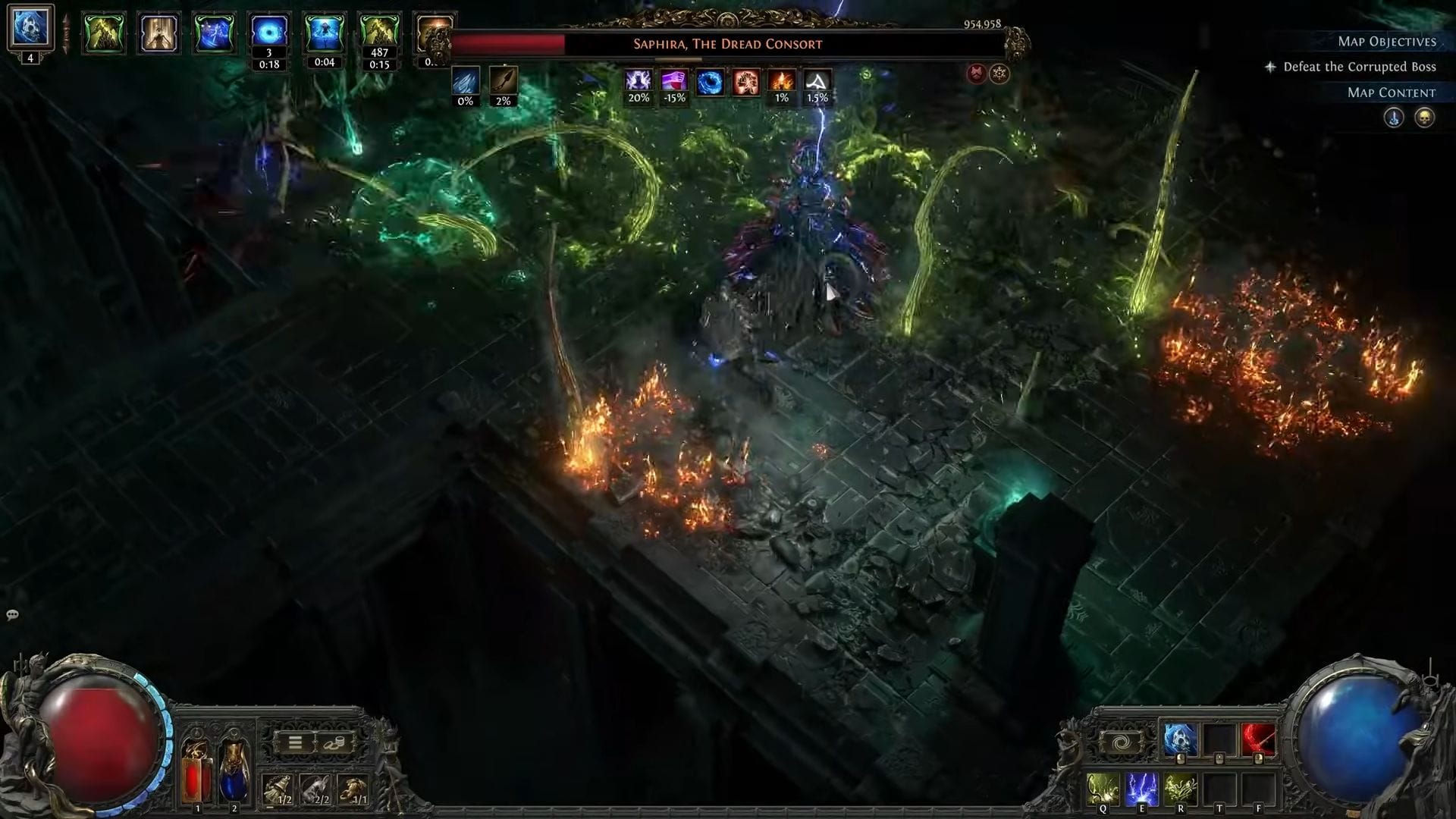Click the Saphira, The Dread Consort boss nameplate
Image resolution: width=1456 pixels, height=819 pixels.
pyautogui.click(x=725, y=43)
